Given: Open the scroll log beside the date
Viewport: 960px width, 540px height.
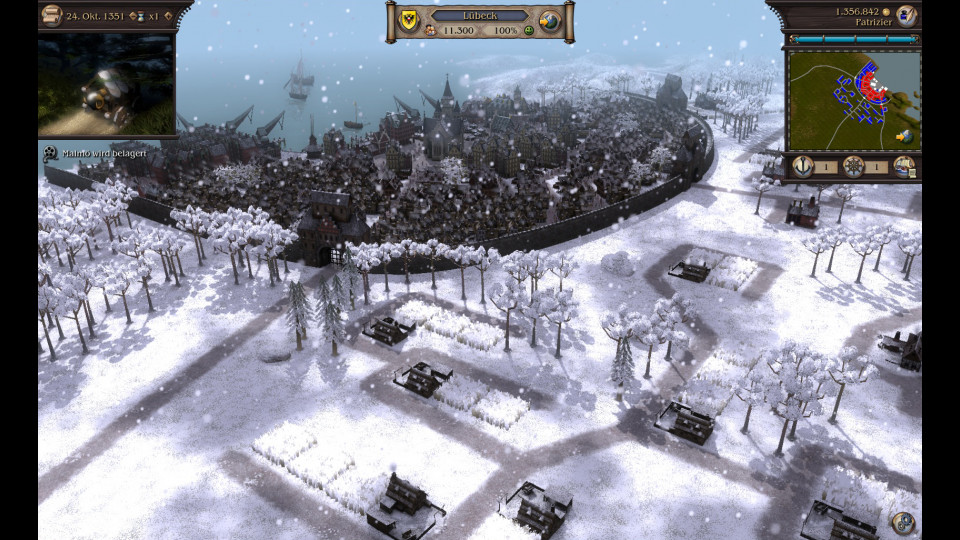Looking at the screenshot, I should tap(52, 16).
